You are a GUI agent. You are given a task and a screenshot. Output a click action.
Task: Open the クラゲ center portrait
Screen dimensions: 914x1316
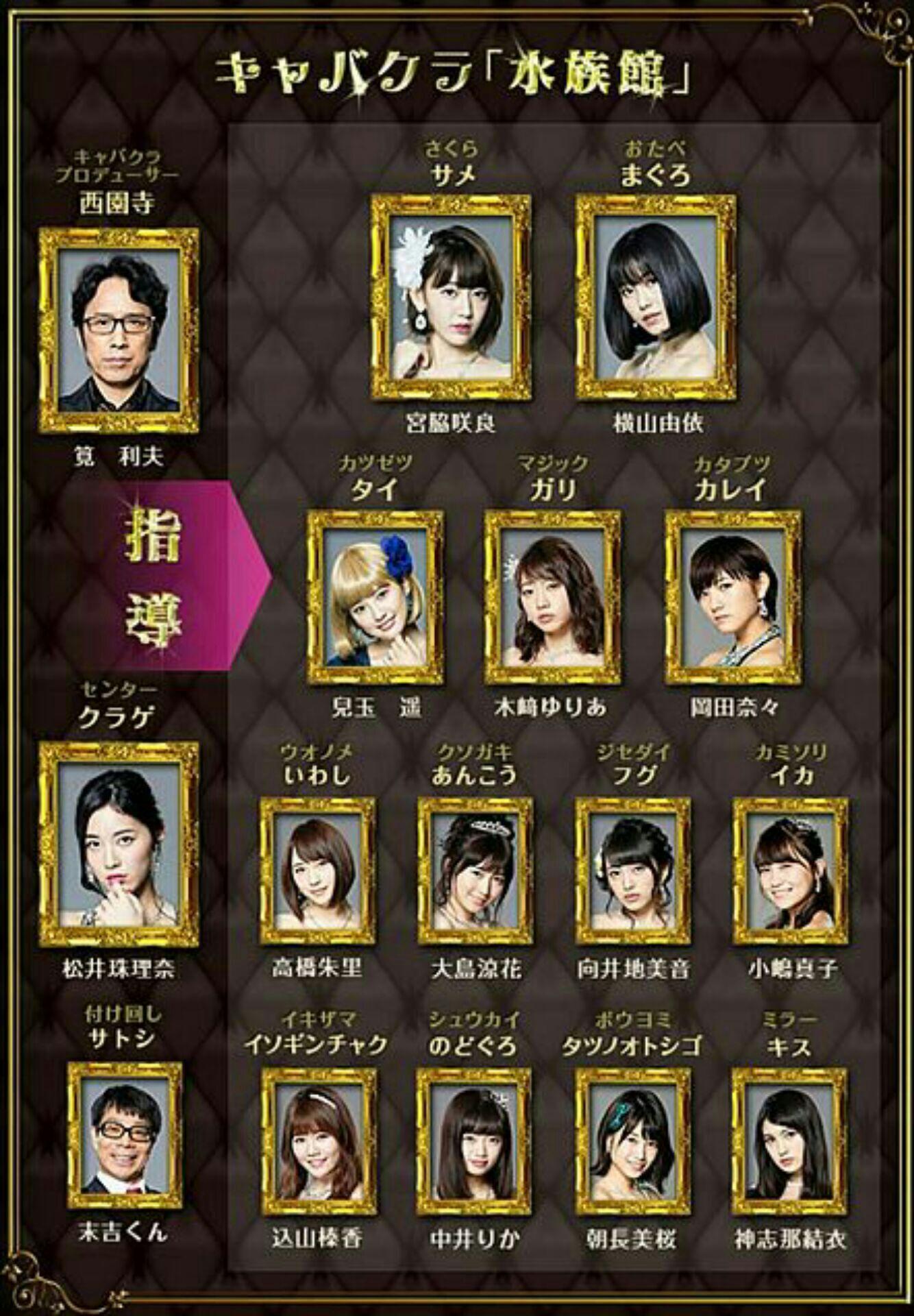[119, 844]
